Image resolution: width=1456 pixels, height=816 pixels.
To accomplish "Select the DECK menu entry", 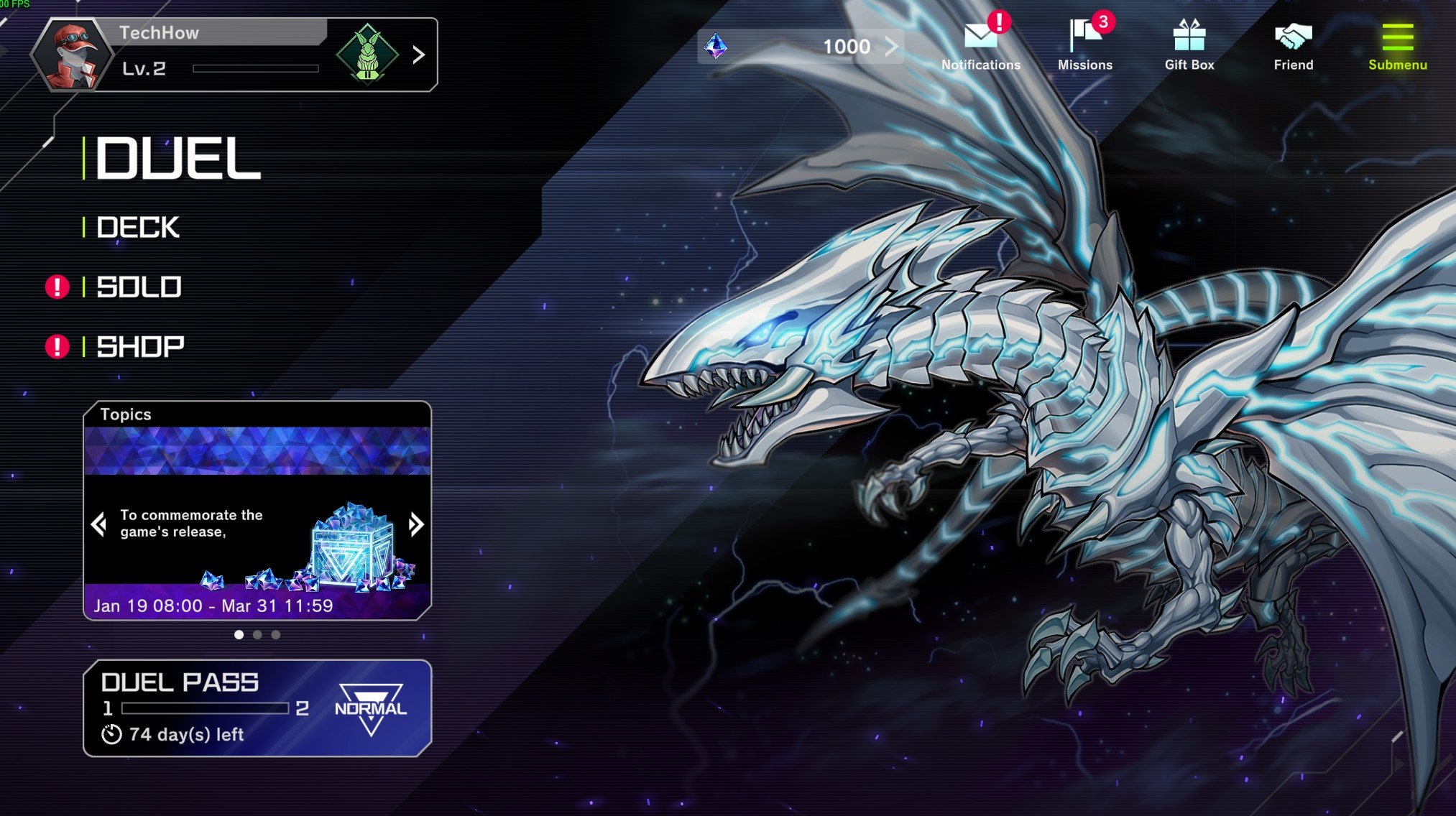I will [x=138, y=228].
